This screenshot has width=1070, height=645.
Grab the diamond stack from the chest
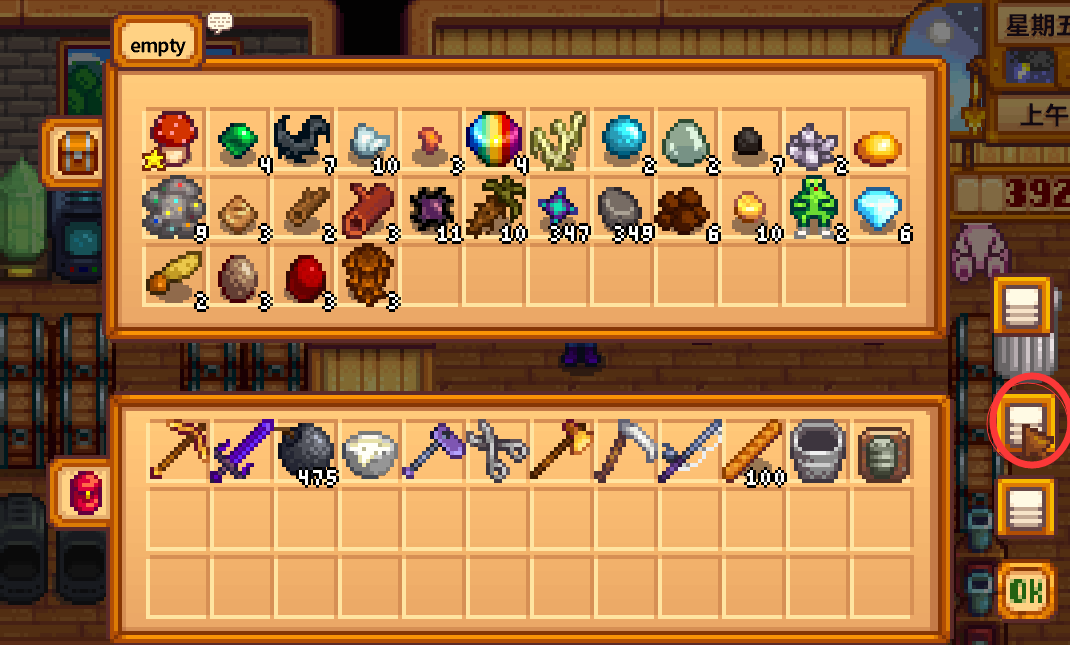pyautogui.click(x=880, y=208)
